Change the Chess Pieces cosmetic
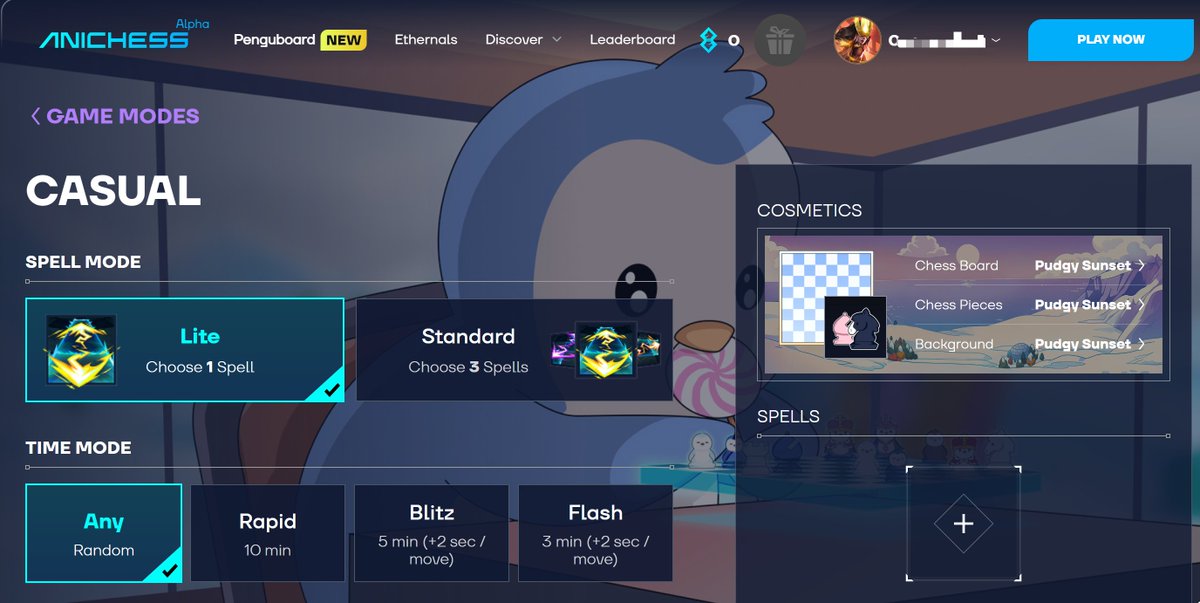Viewport: 1200px width, 603px height. tap(1088, 305)
